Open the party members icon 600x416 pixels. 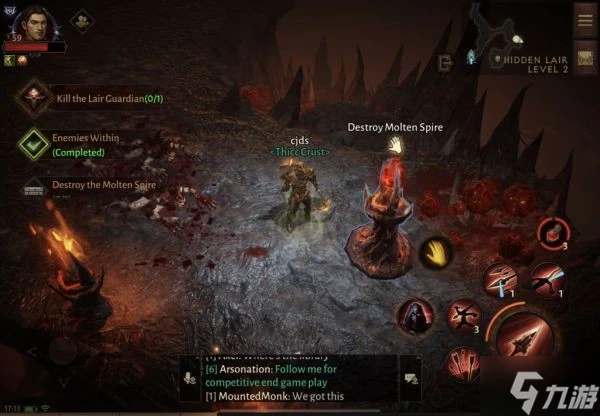80,19
